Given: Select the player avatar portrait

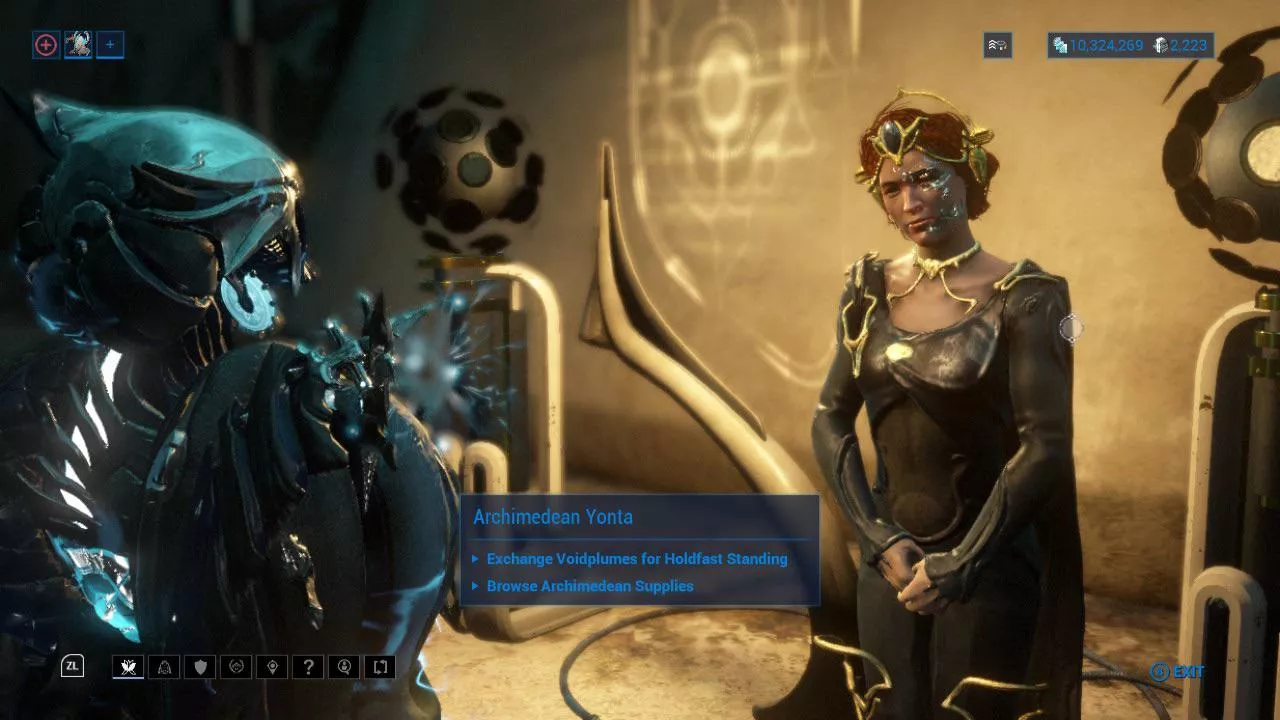Looking at the screenshot, I should tap(78, 44).
